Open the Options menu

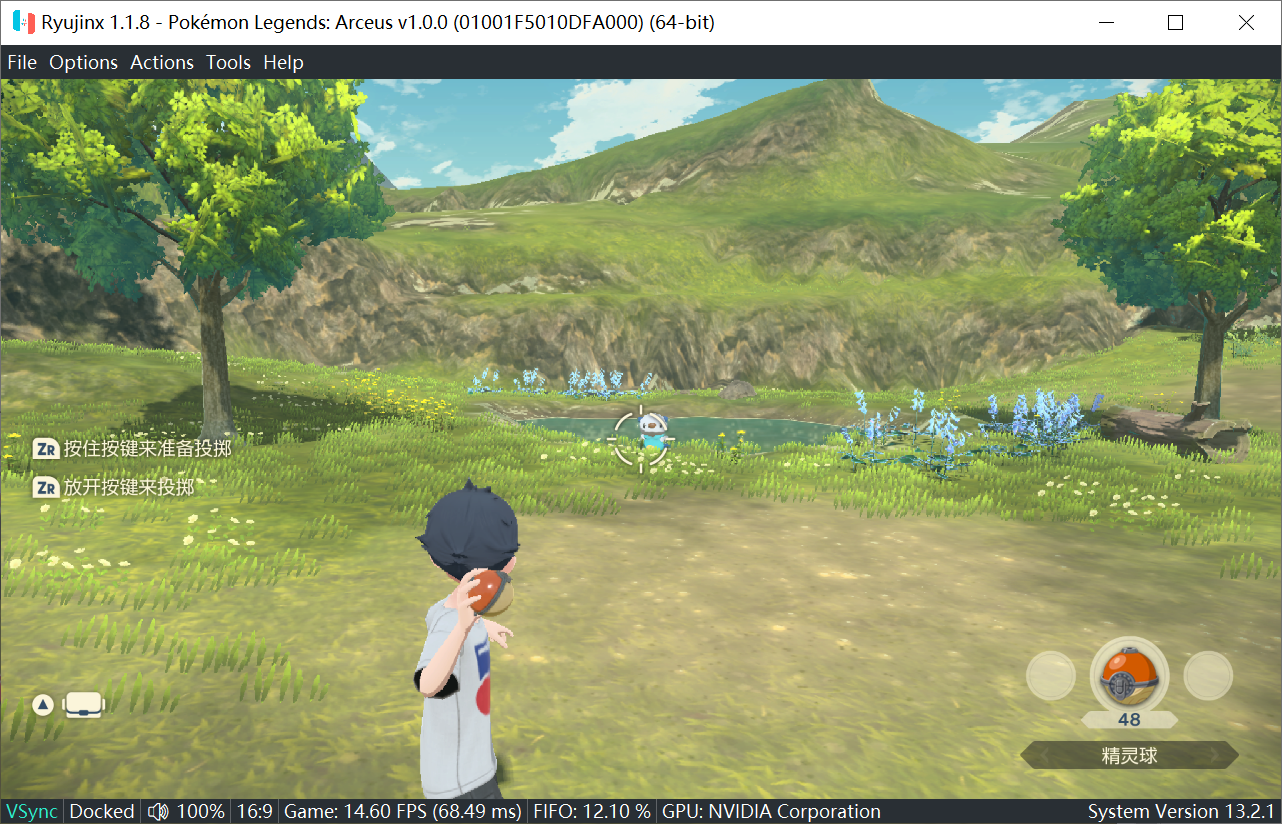click(84, 62)
